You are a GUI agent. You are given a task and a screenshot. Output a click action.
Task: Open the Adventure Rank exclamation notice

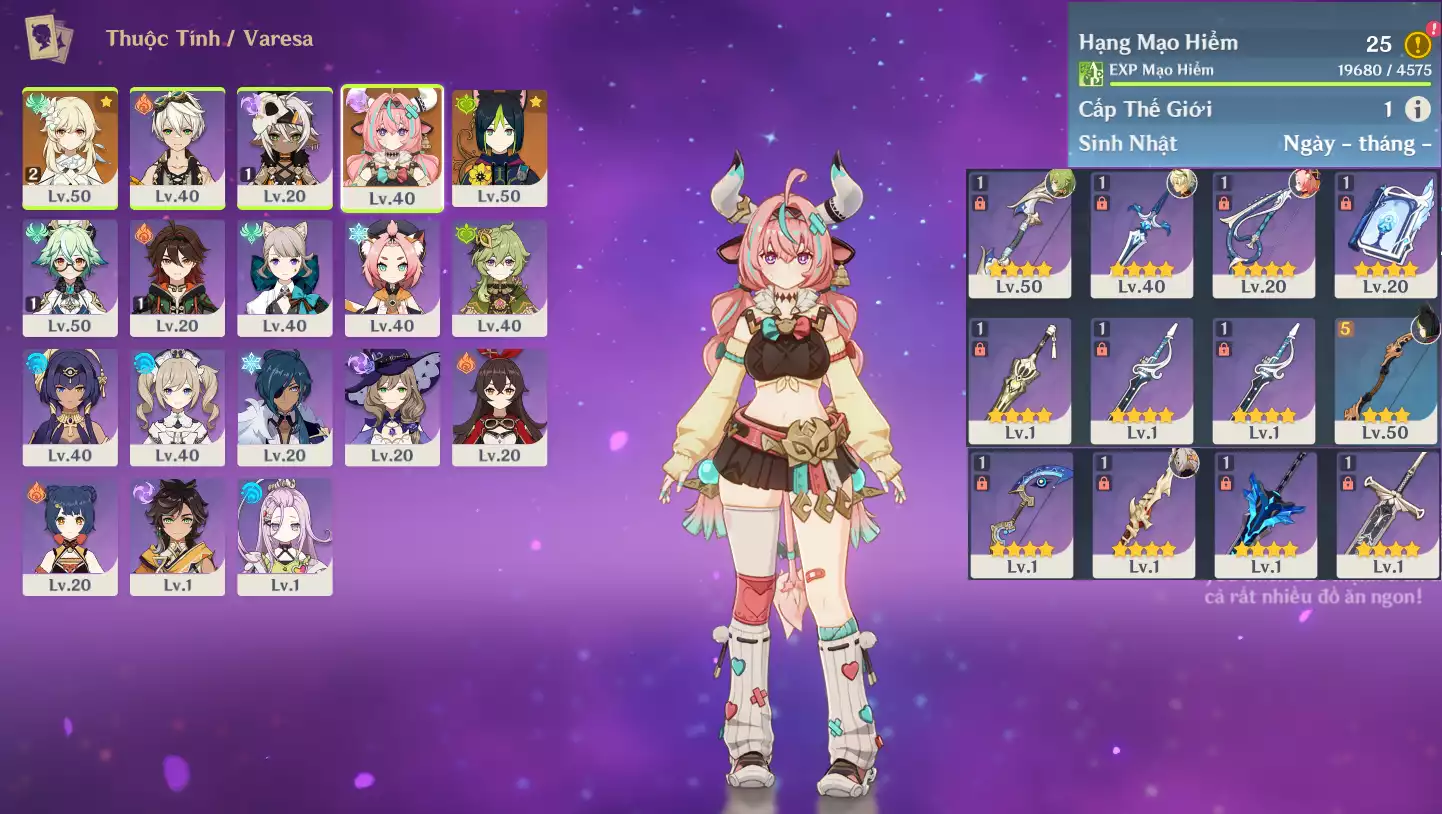click(x=1417, y=43)
